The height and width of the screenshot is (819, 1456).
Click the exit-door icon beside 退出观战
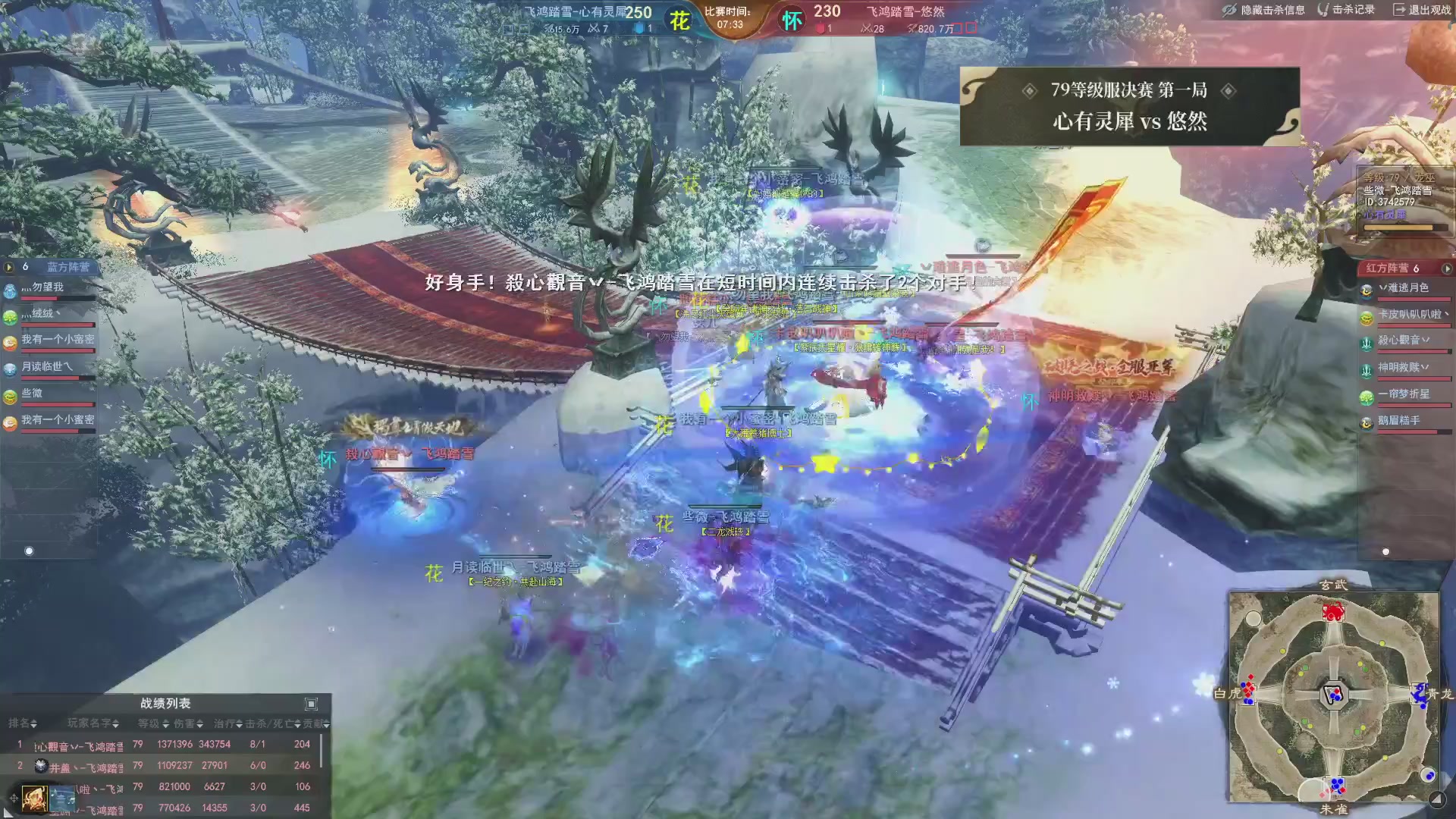(1398, 9)
